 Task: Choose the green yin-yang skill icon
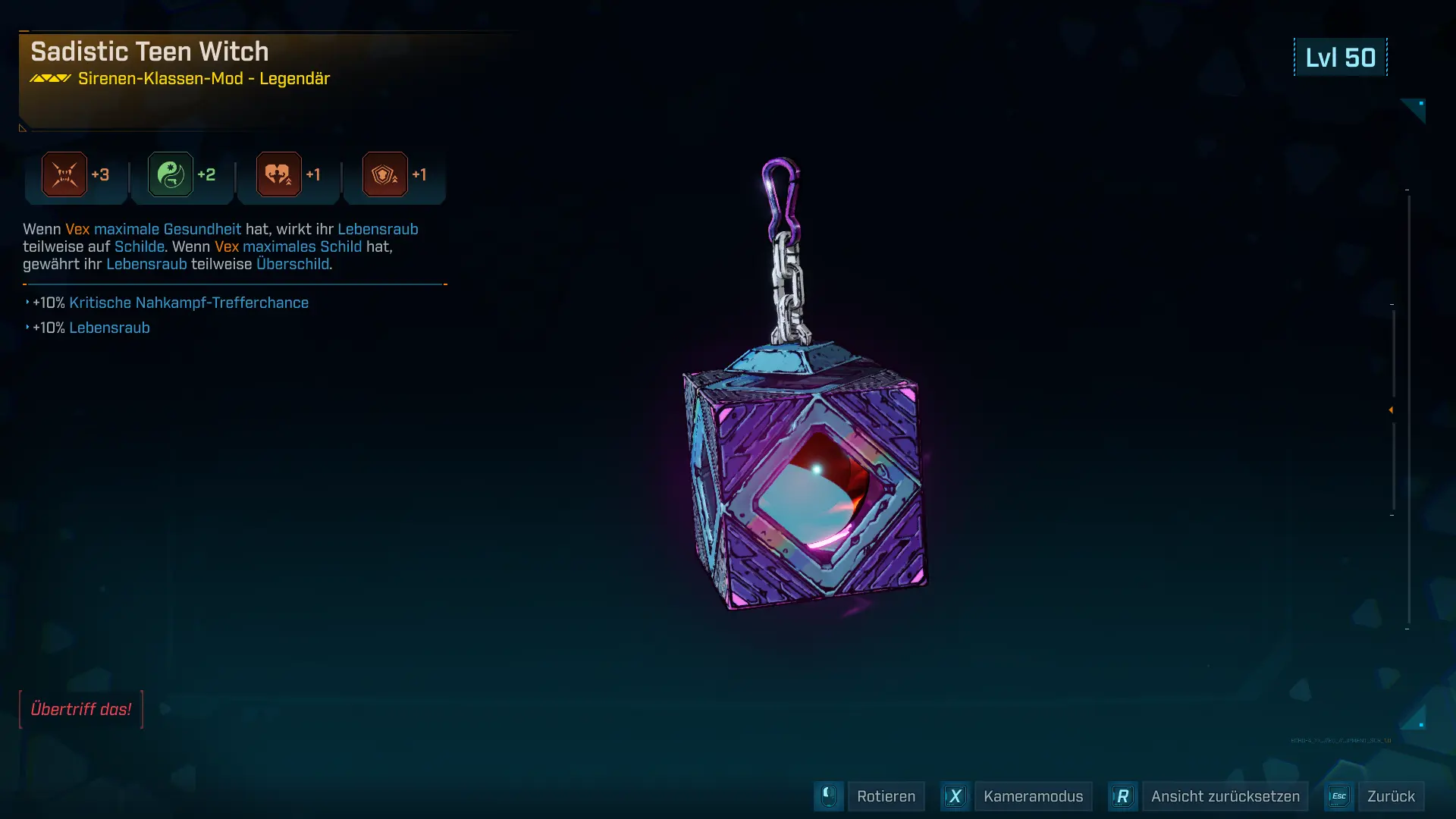click(x=171, y=174)
